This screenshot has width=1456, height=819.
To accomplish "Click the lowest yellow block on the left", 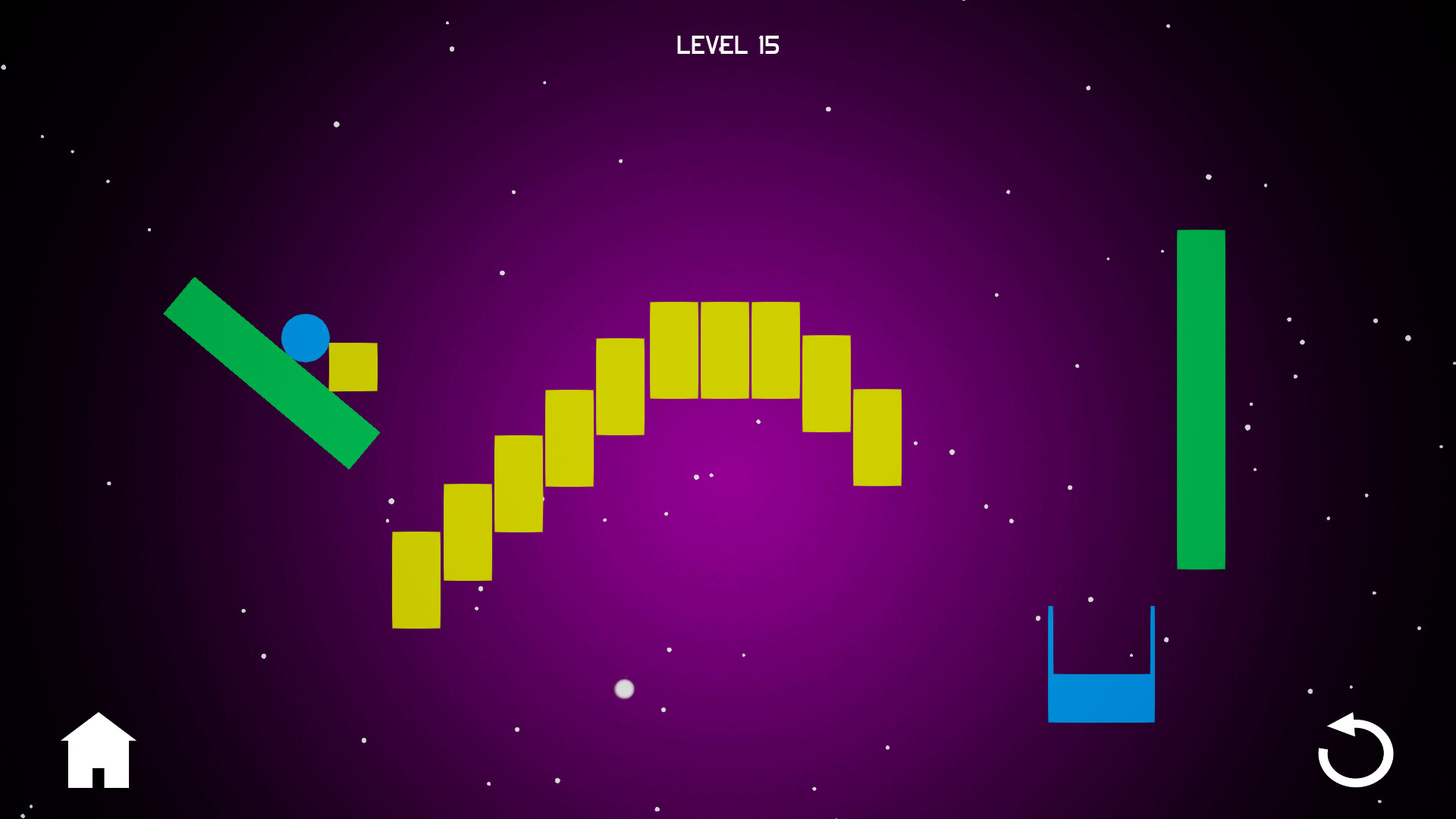I will 416,580.
